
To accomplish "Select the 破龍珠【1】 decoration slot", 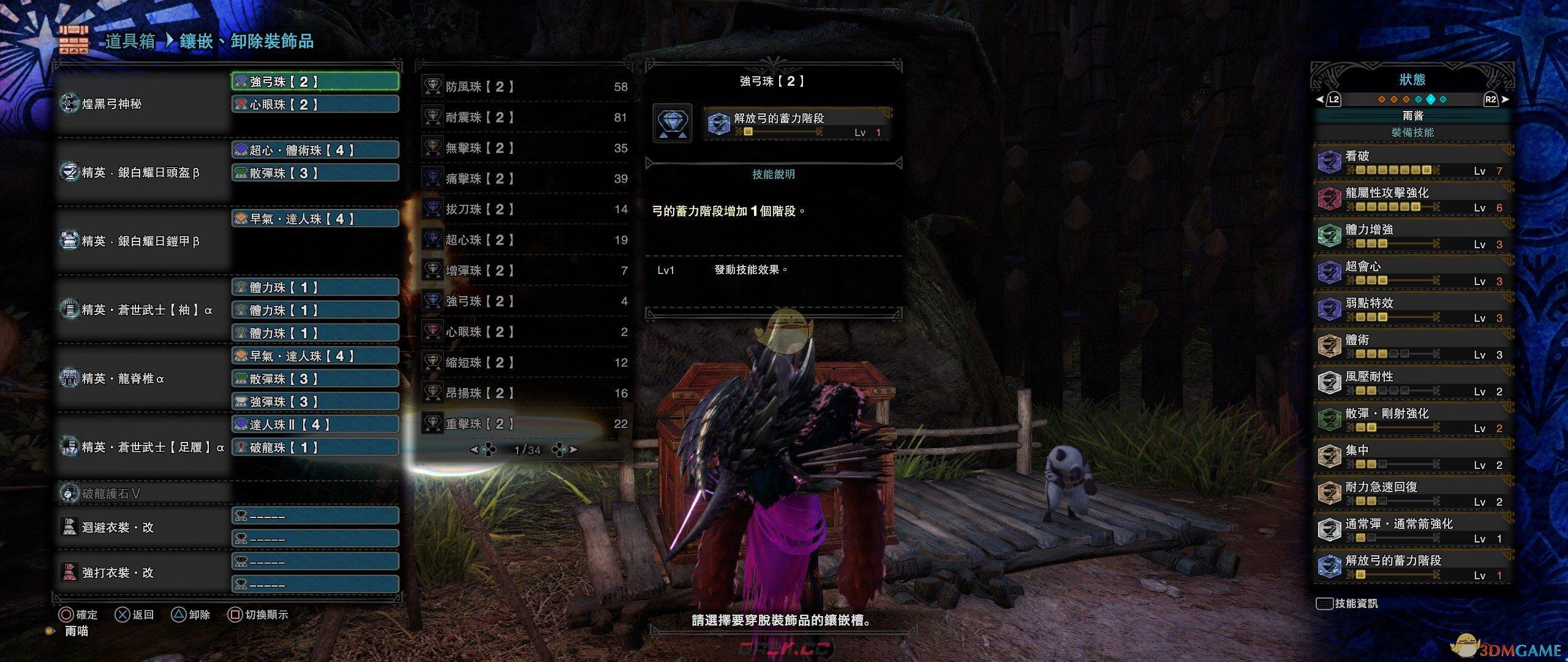I will pos(315,447).
